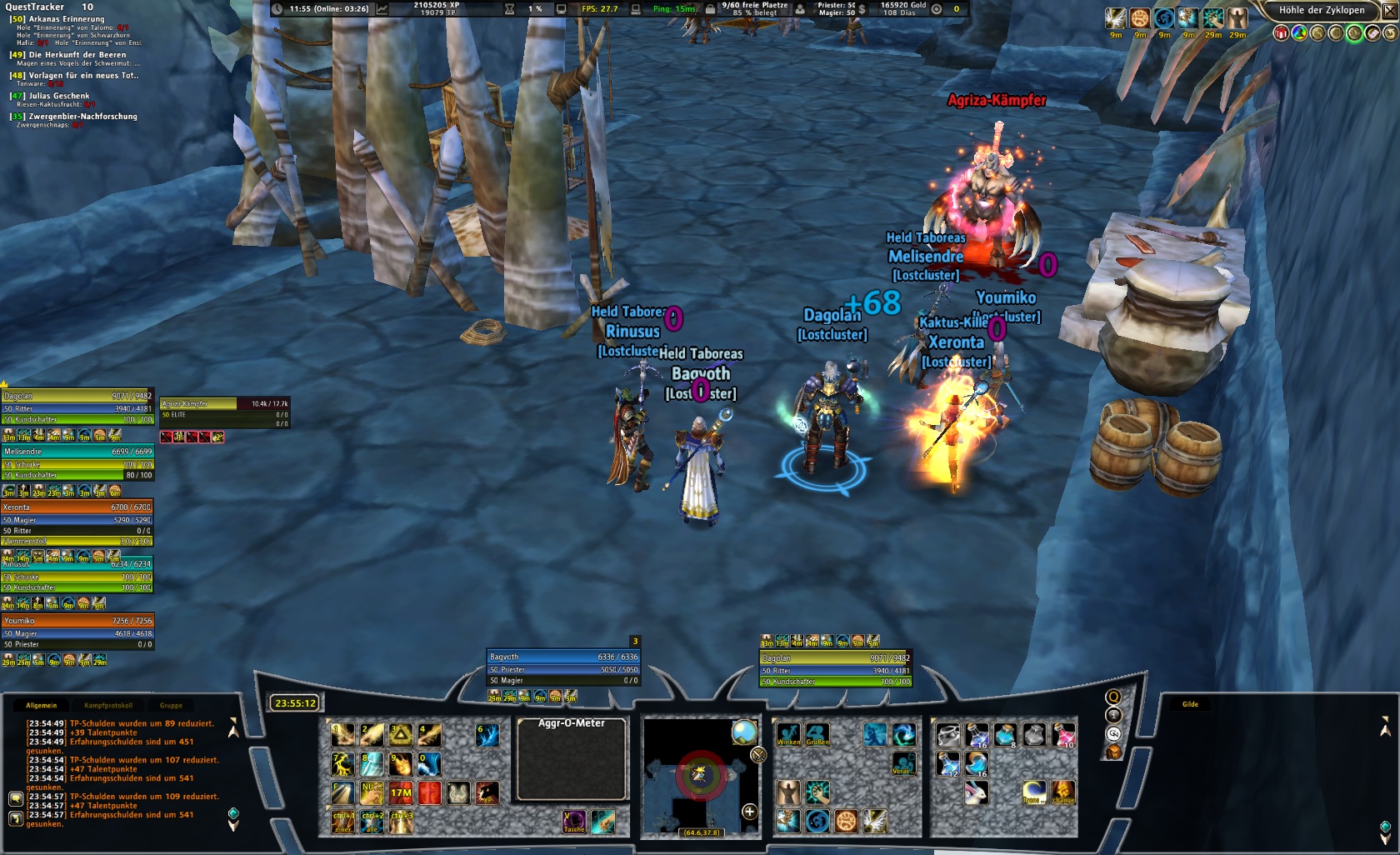
Task: Perform the Grüßen emote
Action: click(x=817, y=735)
